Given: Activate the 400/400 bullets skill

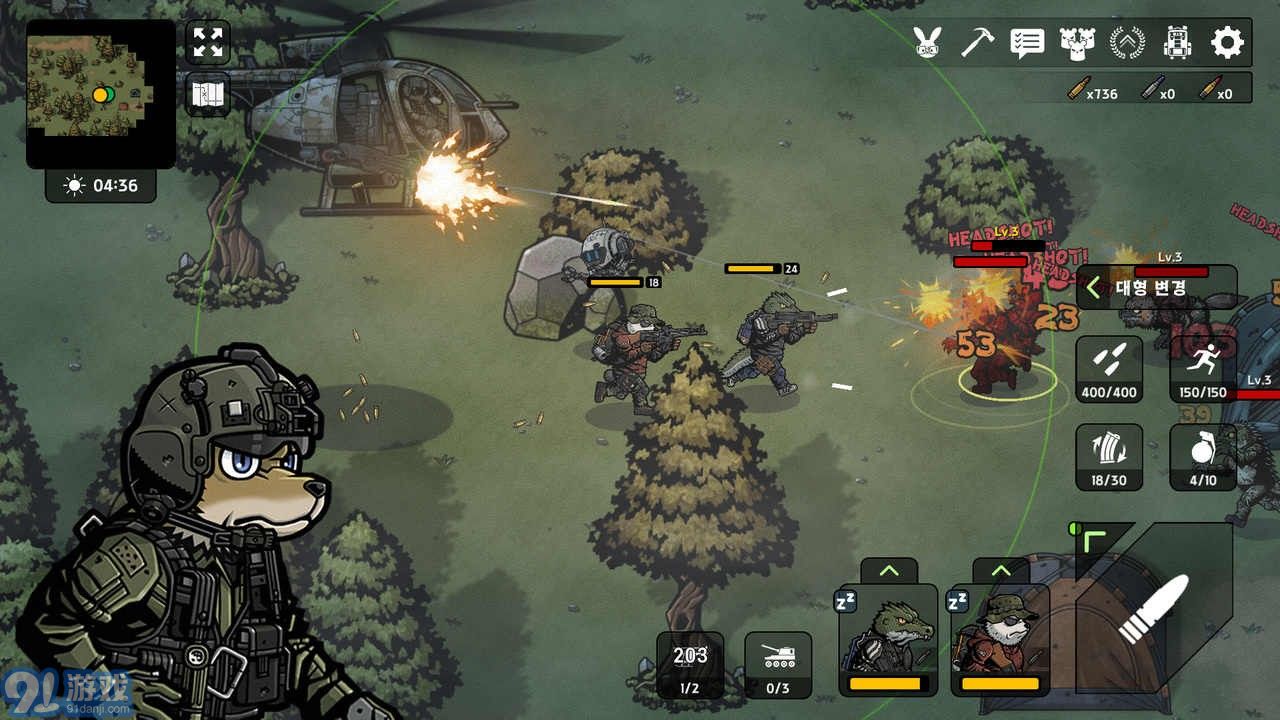Looking at the screenshot, I should (1109, 369).
